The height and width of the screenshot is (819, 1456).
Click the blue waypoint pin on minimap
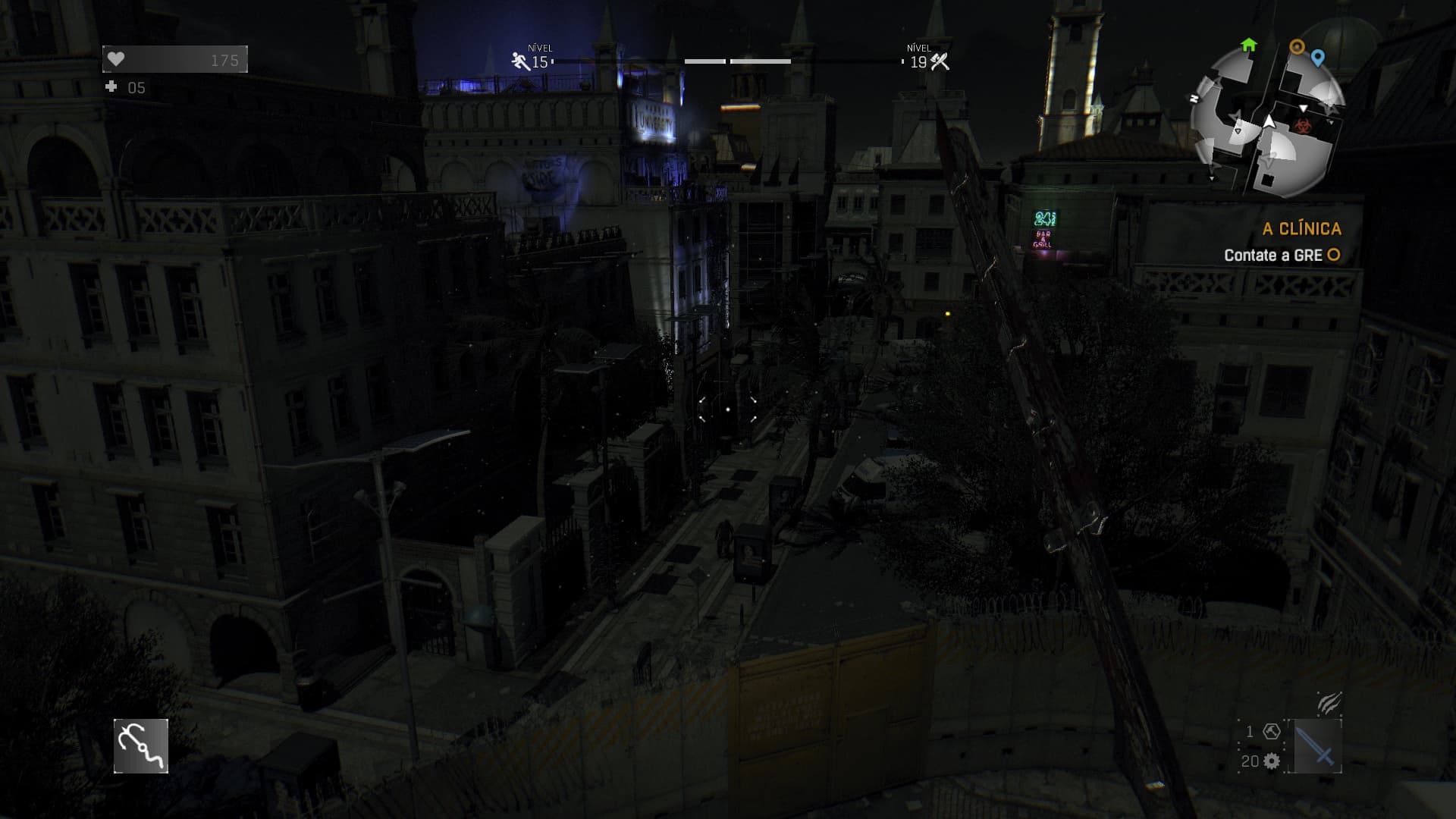tap(1318, 58)
